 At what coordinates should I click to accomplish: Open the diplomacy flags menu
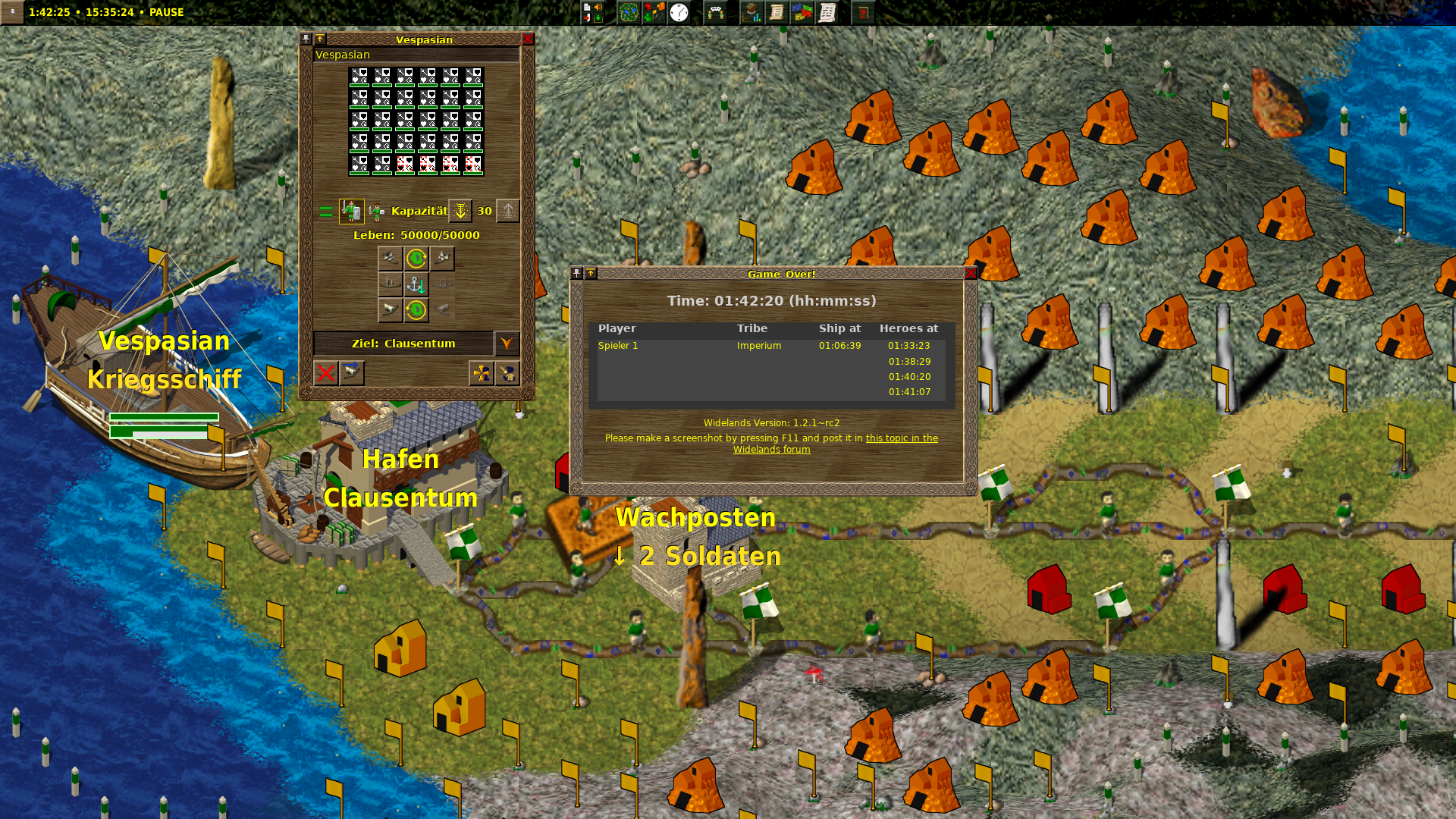point(802,12)
